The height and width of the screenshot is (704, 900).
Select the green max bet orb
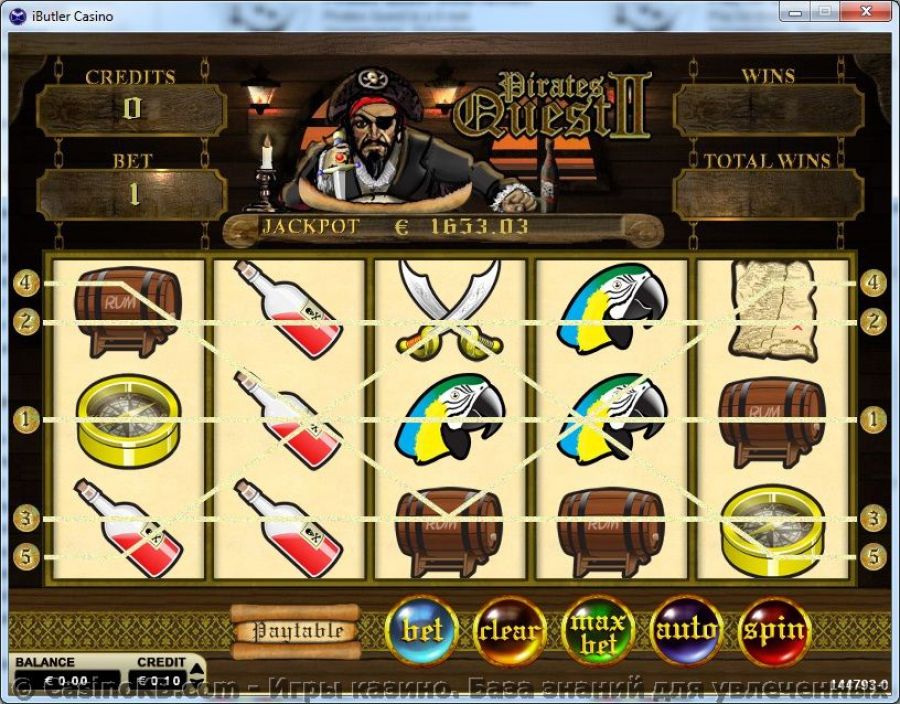tap(598, 632)
